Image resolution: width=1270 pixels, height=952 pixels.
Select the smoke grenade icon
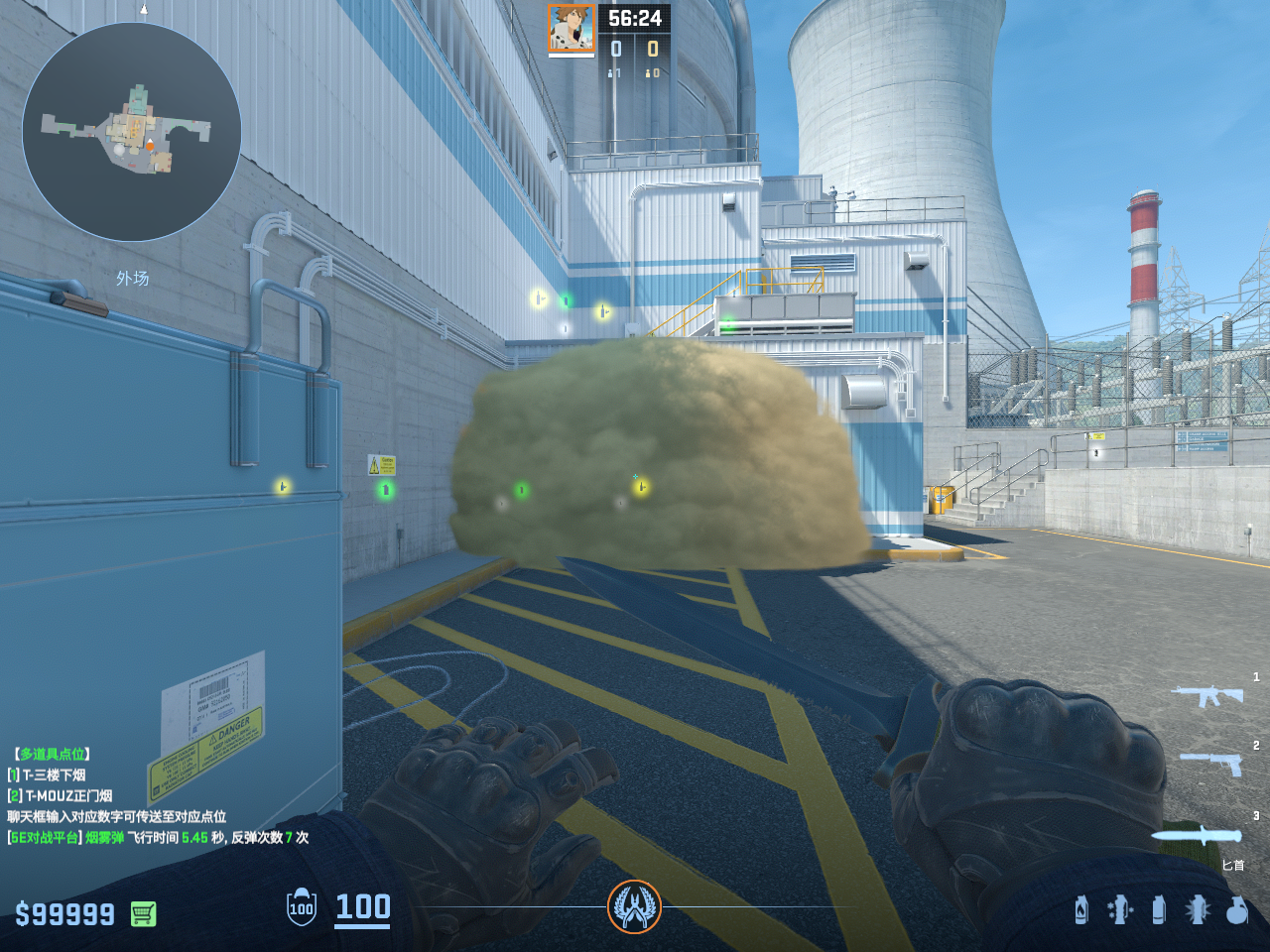pos(1158,909)
